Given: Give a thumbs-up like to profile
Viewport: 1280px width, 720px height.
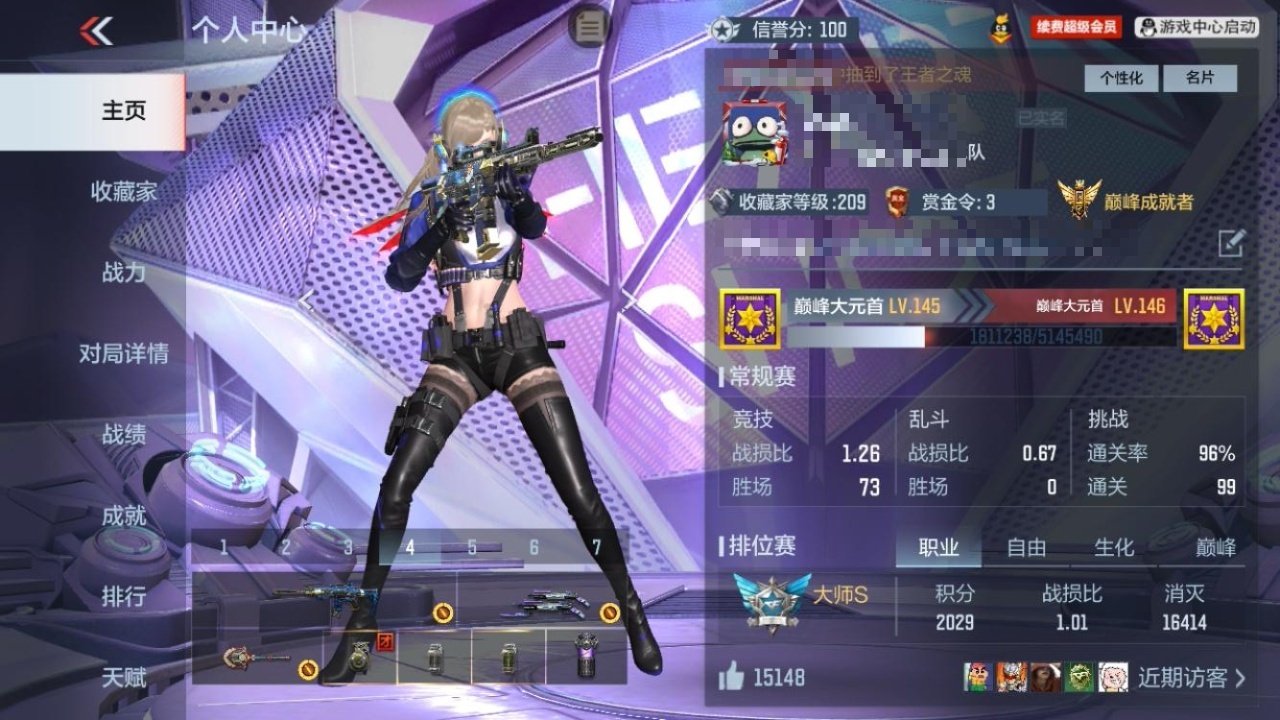Looking at the screenshot, I should (x=731, y=678).
